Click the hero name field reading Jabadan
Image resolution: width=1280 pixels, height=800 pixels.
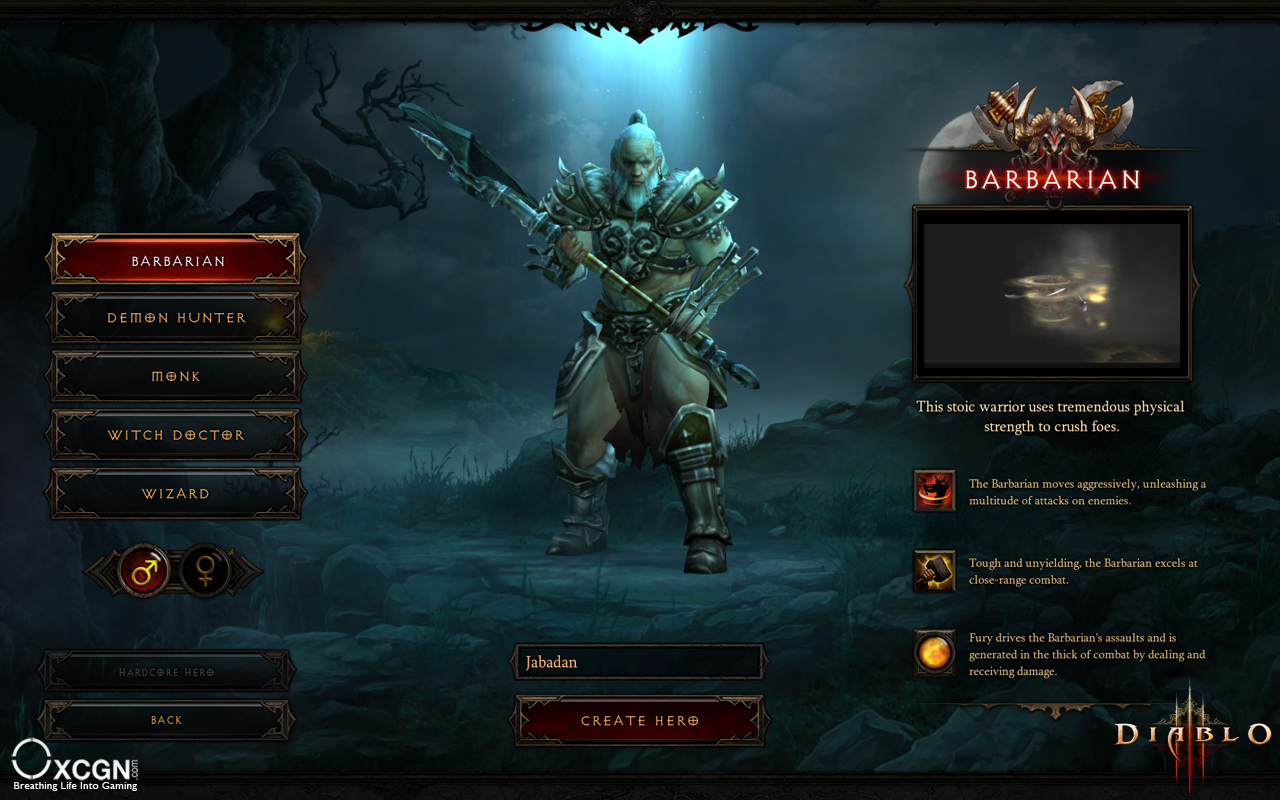coord(640,662)
